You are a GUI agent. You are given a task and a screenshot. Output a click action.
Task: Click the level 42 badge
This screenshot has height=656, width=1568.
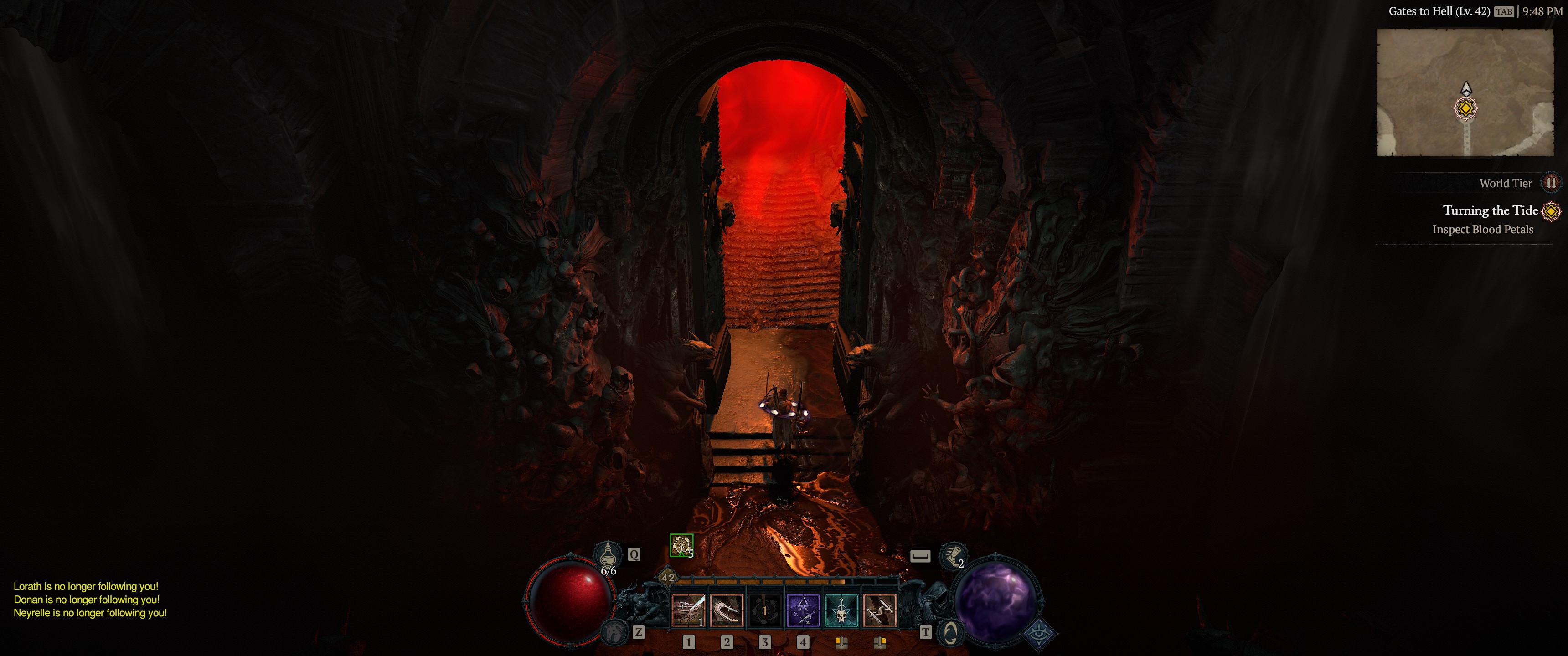pos(668,578)
